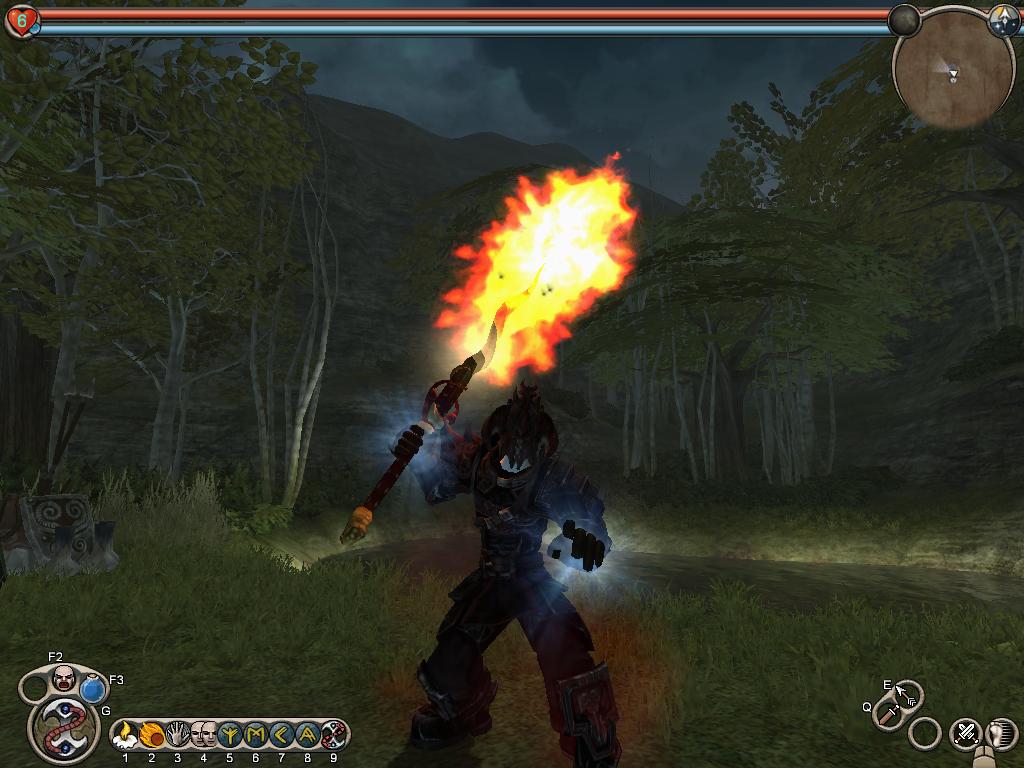Trigger the A-shaped rune in slot 8

click(308, 737)
